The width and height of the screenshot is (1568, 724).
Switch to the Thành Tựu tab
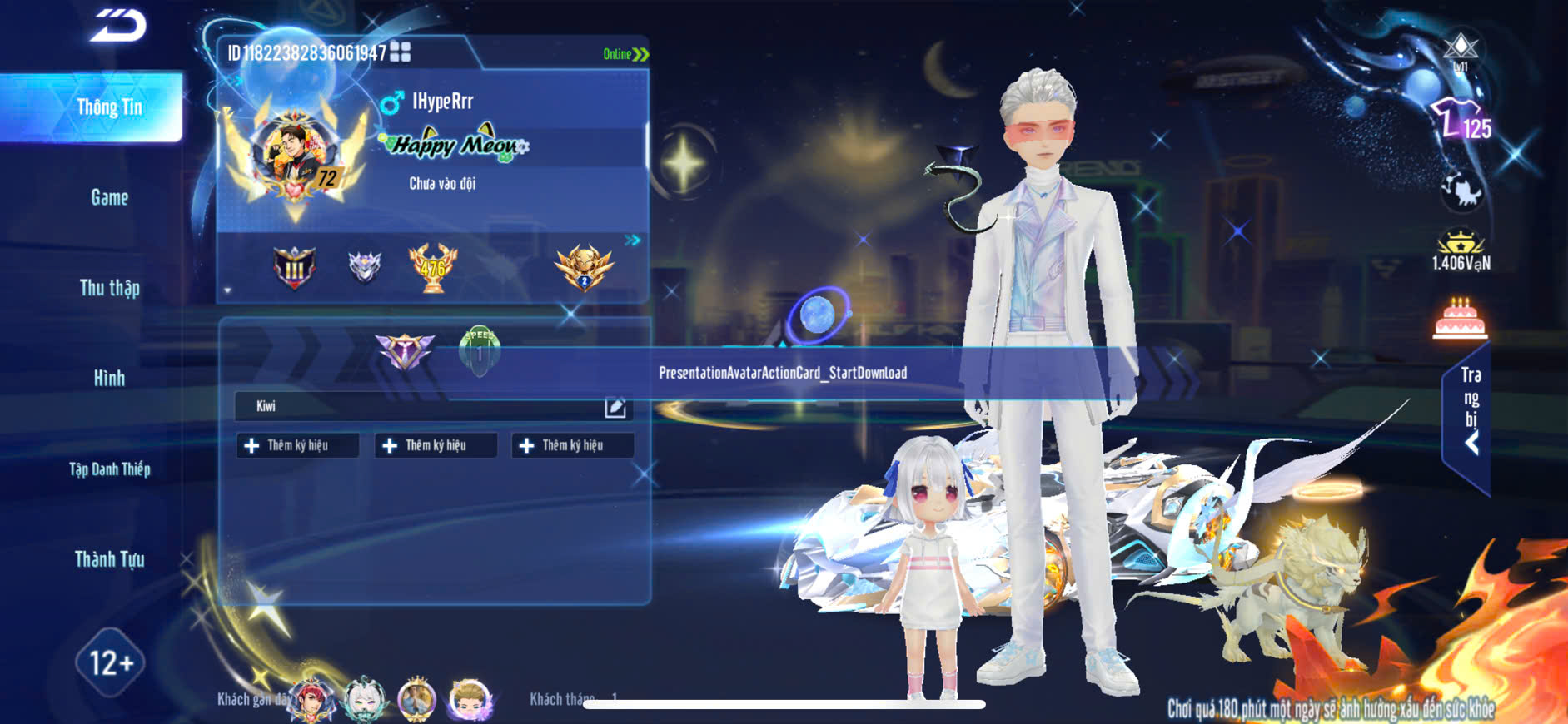click(x=109, y=559)
